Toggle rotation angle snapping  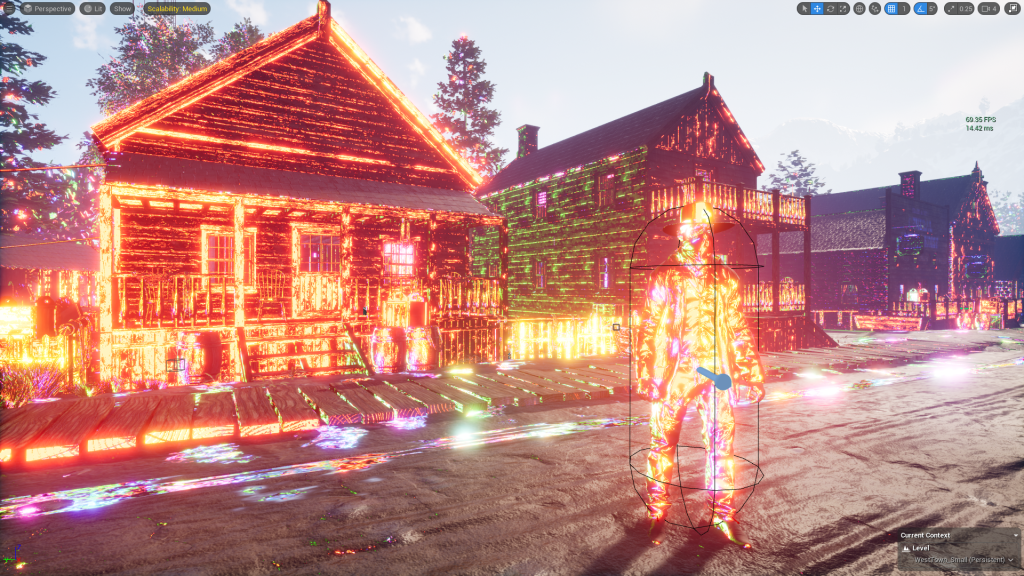coord(920,8)
